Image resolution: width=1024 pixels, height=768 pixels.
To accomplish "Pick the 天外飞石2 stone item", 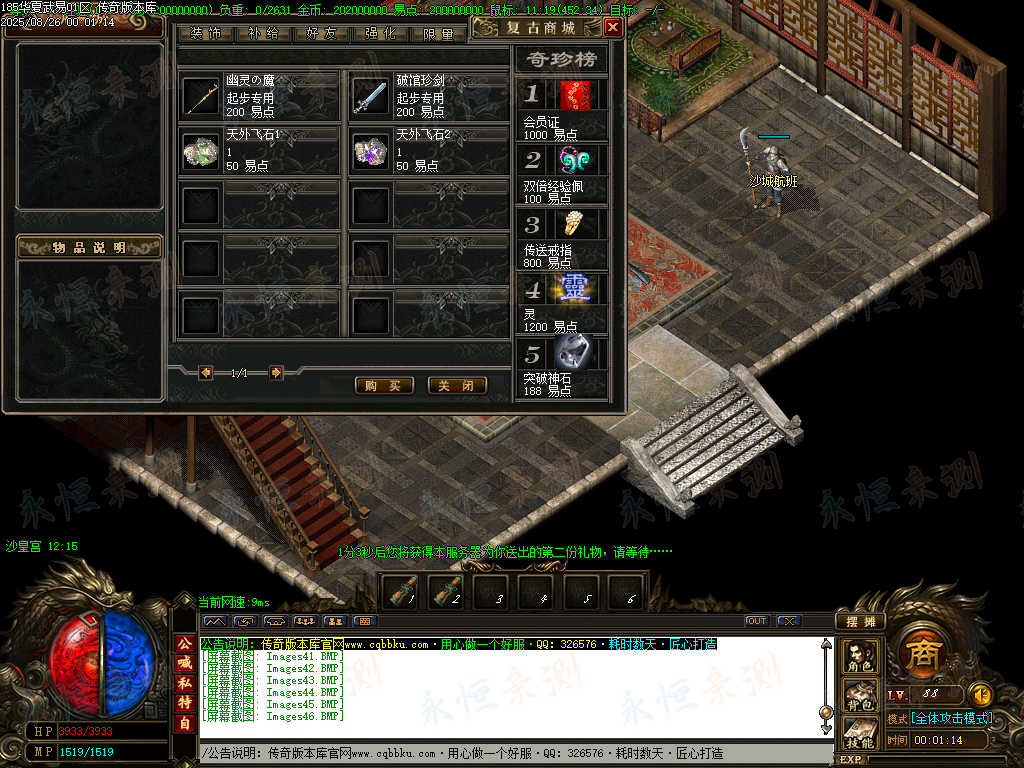I will pyautogui.click(x=370, y=151).
